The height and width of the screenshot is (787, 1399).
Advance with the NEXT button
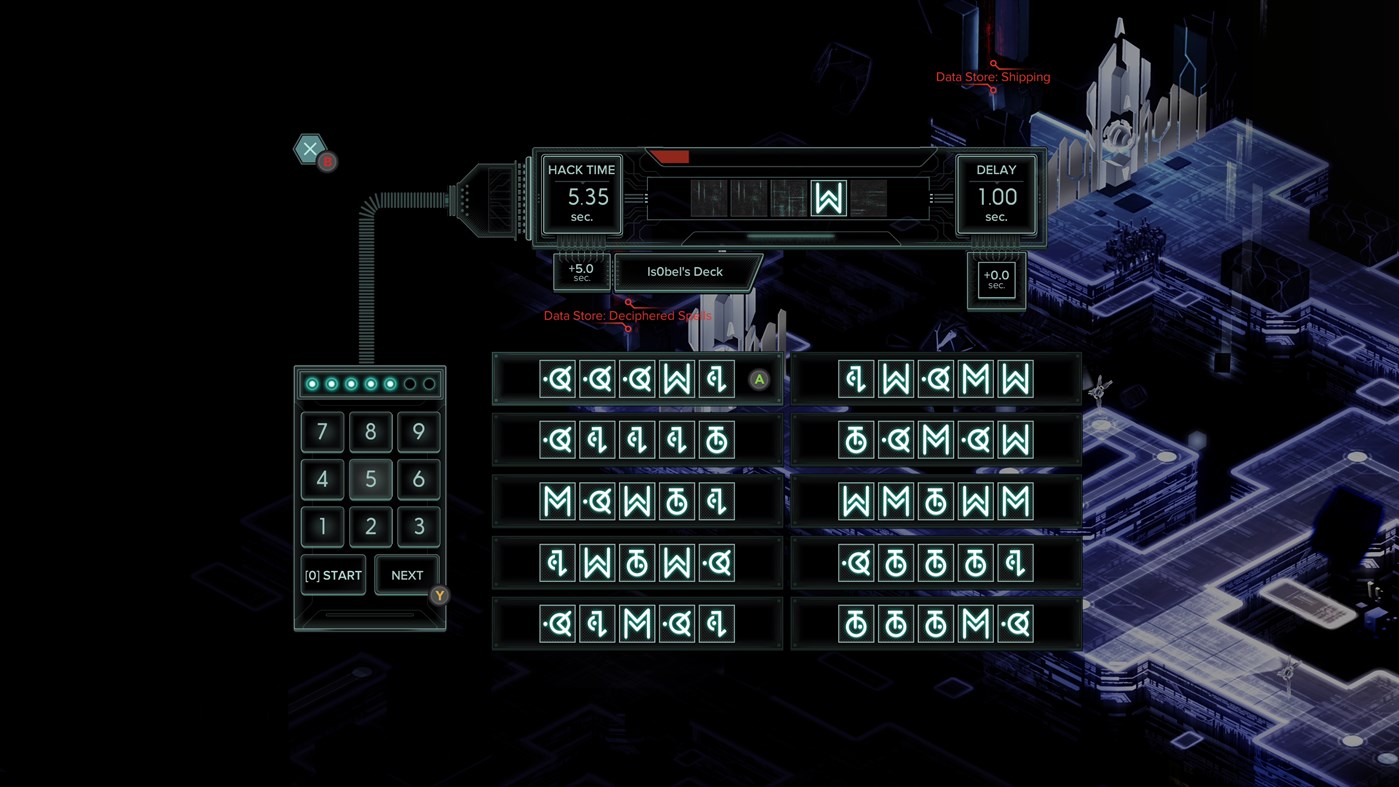click(x=407, y=575)
